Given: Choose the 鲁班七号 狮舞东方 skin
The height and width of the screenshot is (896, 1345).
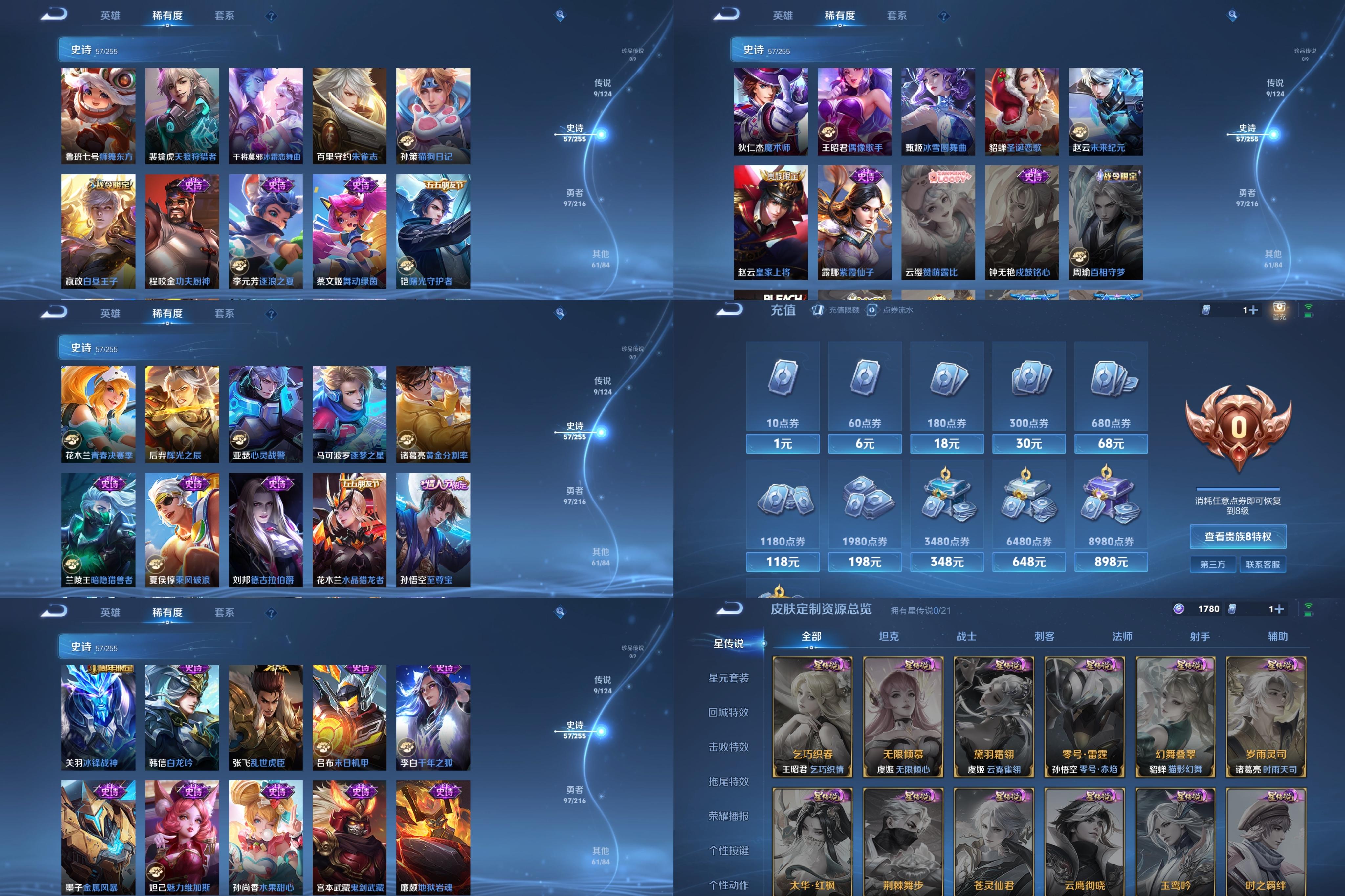Looking at the screenshot, I should coord(98,116).
